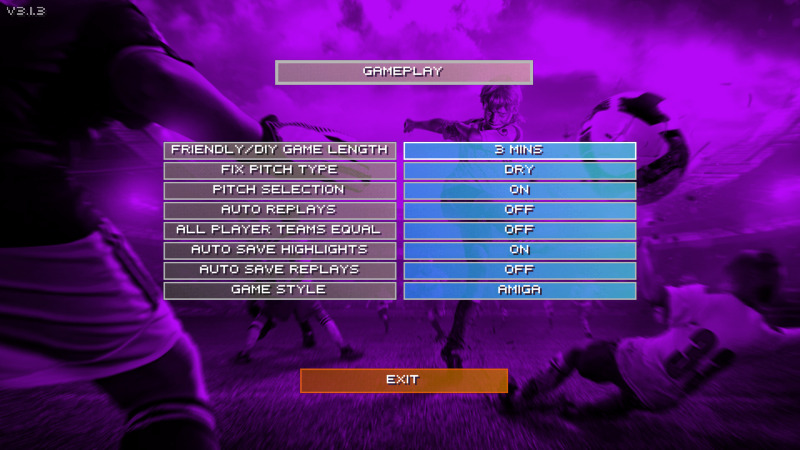Switch the DRY pitch type setting
This screenshot has height=450, width=800.
pyautogui.click(x=519, y=170)
